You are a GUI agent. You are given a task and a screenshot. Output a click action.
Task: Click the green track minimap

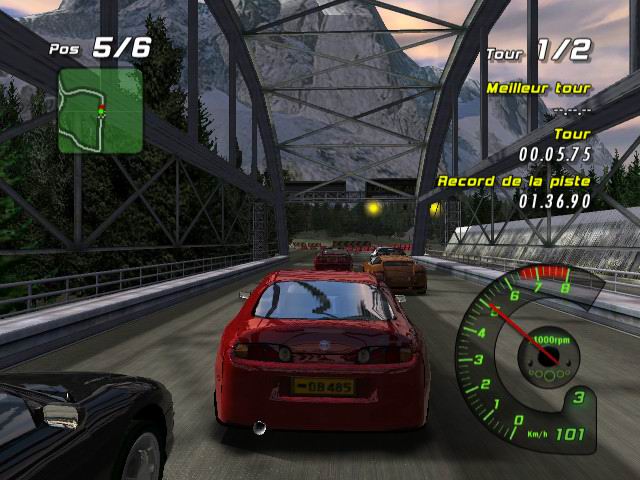[100, 110]
